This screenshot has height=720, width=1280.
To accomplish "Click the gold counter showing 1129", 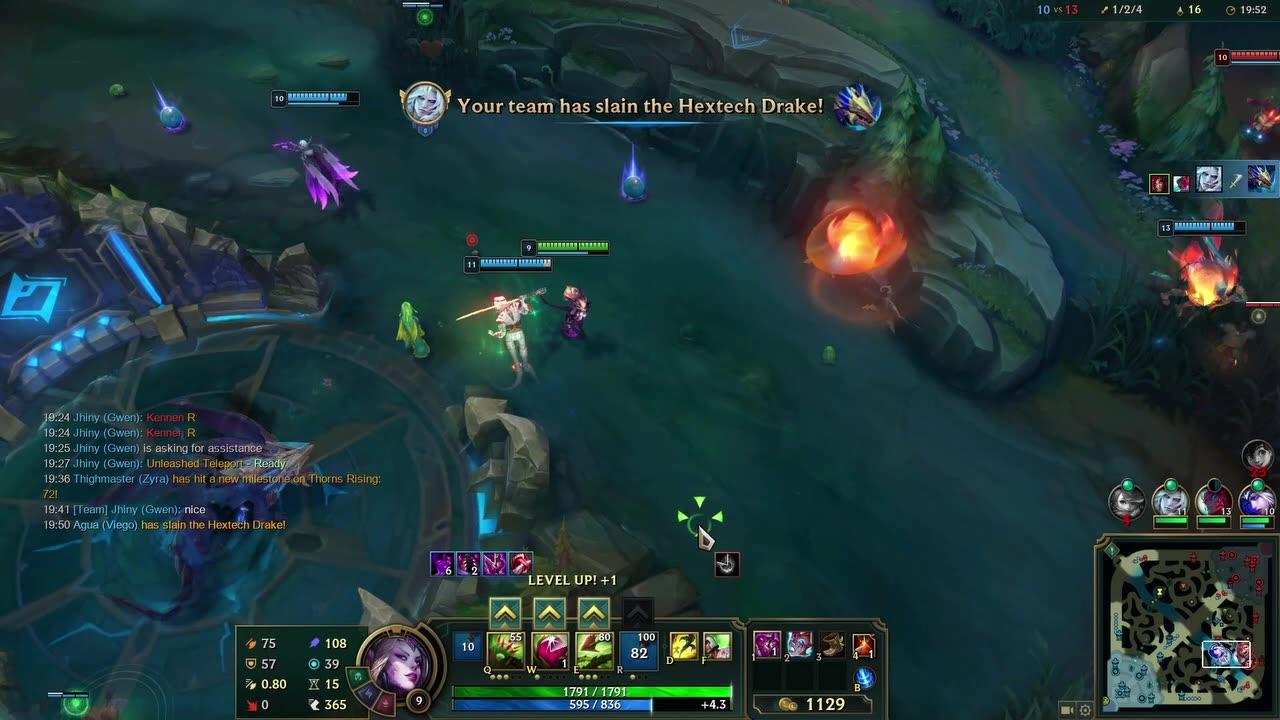I will click(828, 703).
